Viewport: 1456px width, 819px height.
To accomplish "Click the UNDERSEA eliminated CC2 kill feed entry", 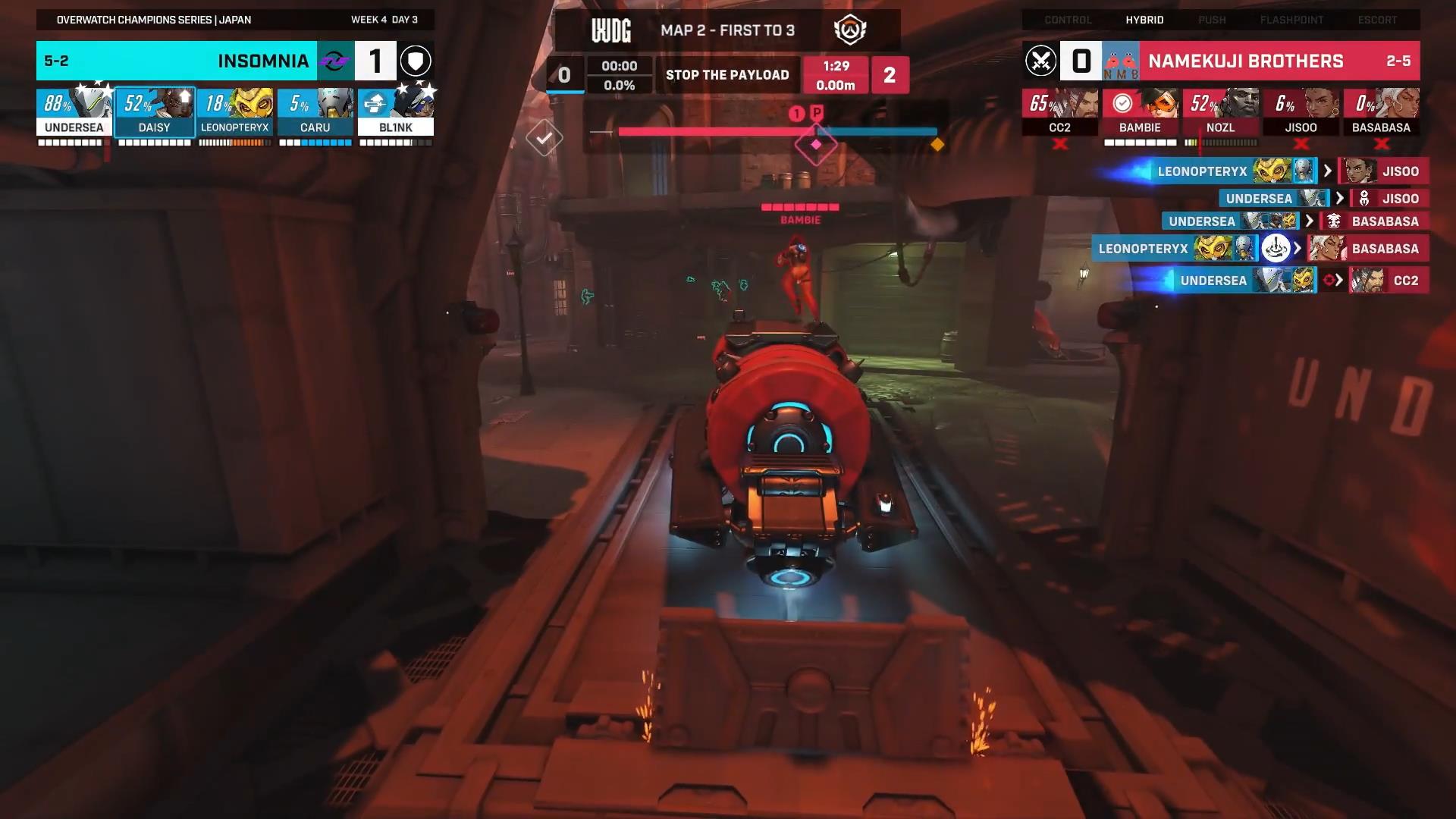I will click(1297, 281).
